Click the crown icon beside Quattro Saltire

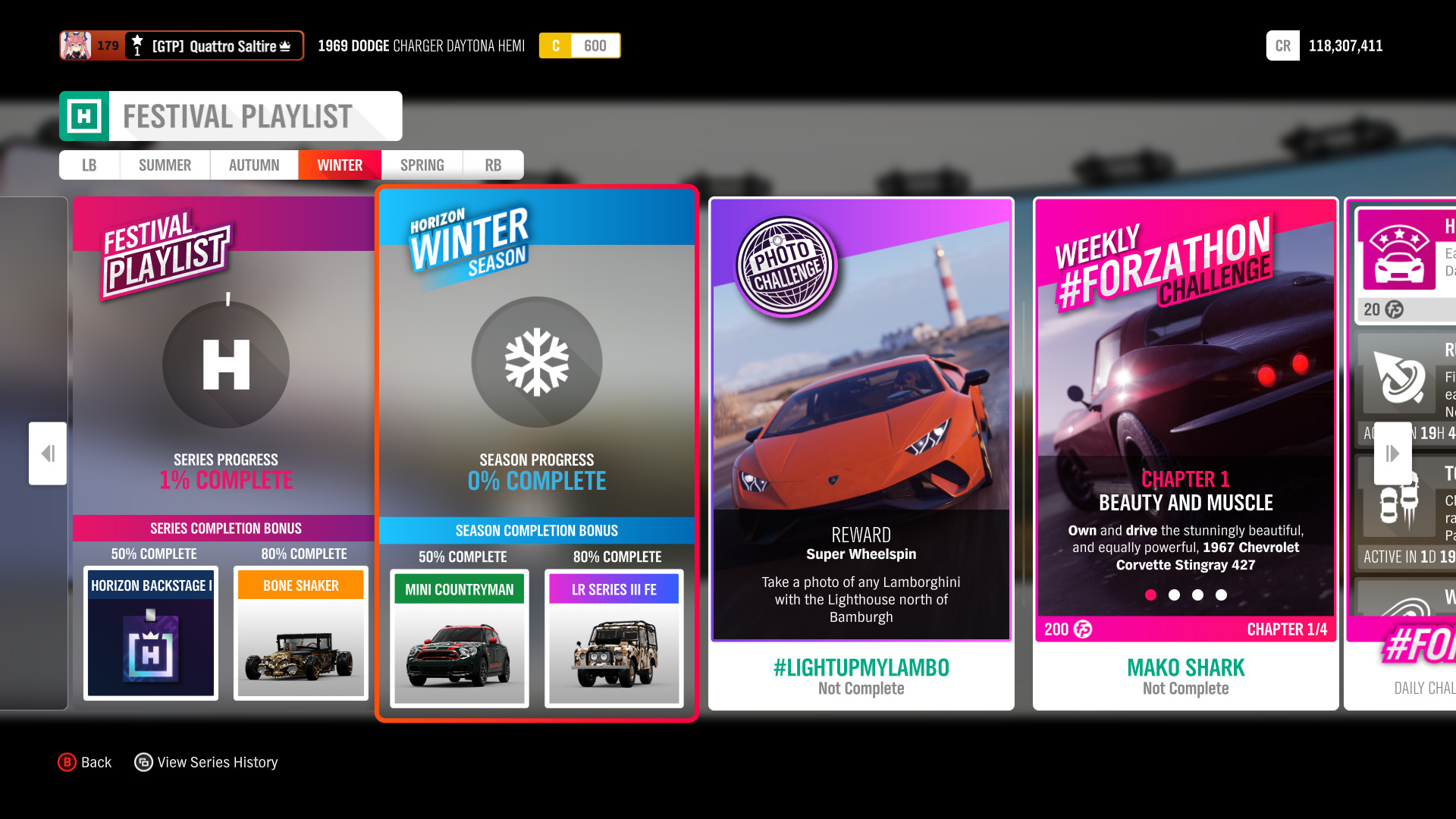pyautogui.click(x=287, y=45)
